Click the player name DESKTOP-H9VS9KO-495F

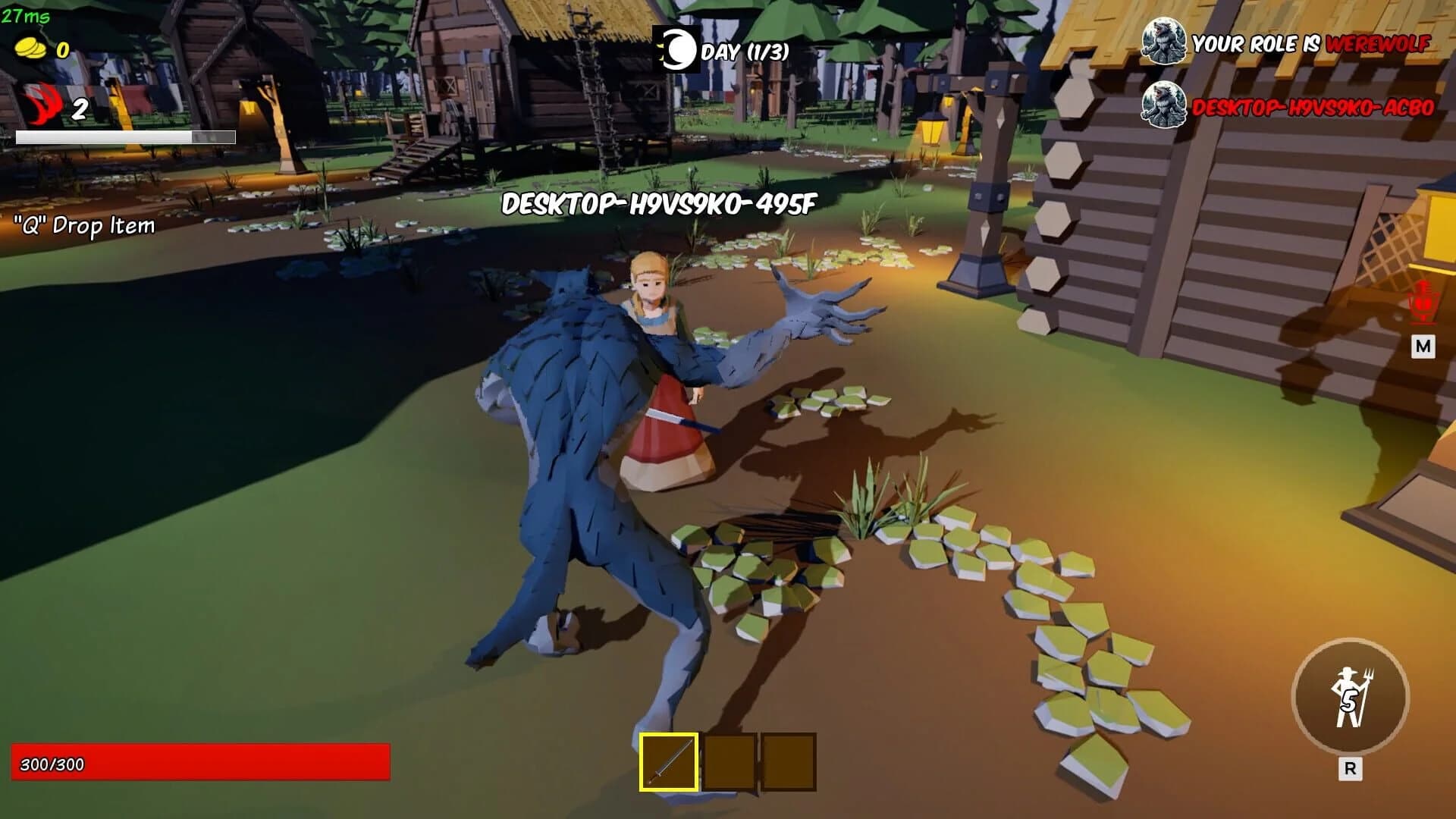pos(658,203)
